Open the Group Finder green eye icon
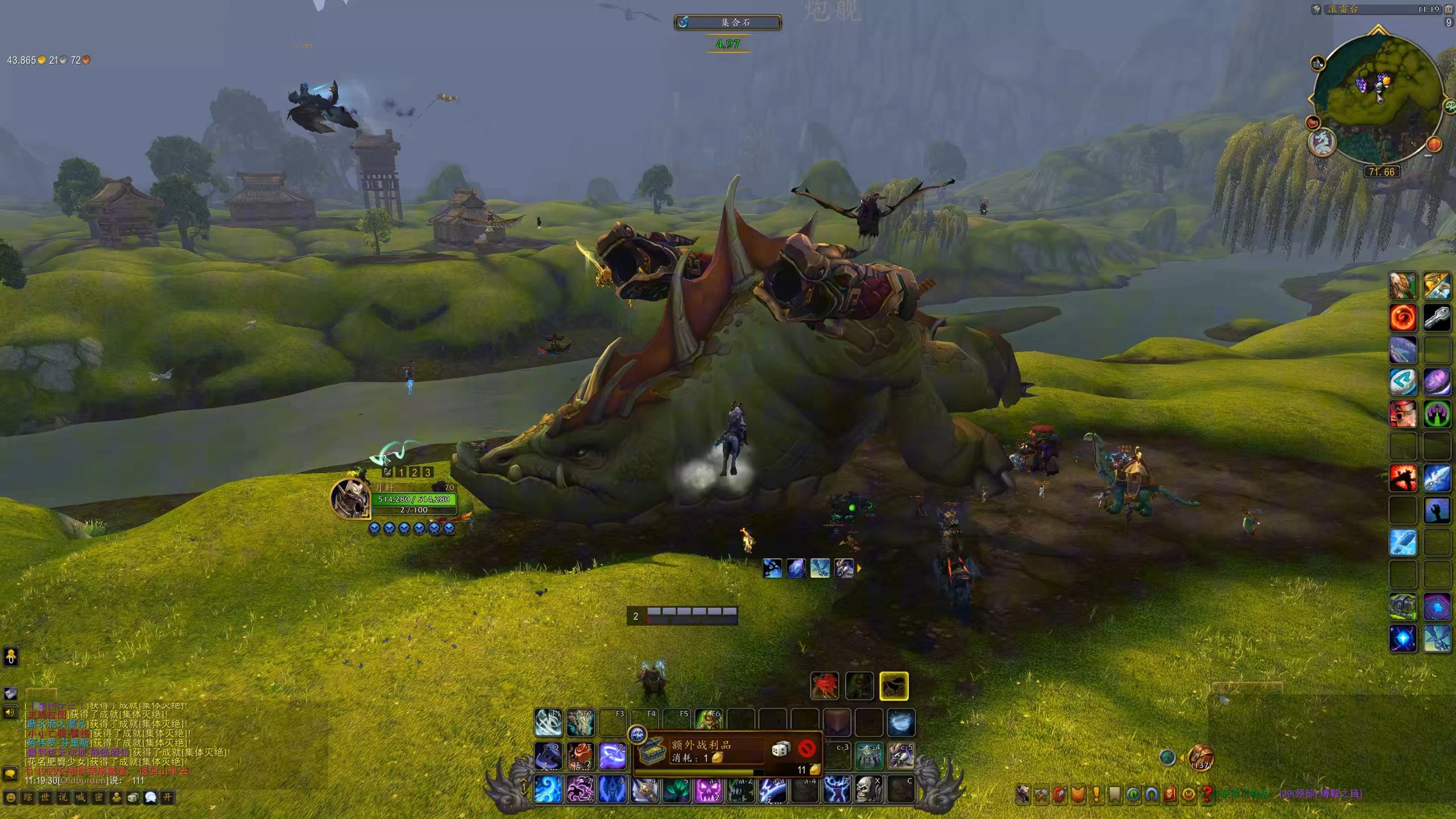Screen dimensions: 1456x819 coord(1133,795)
